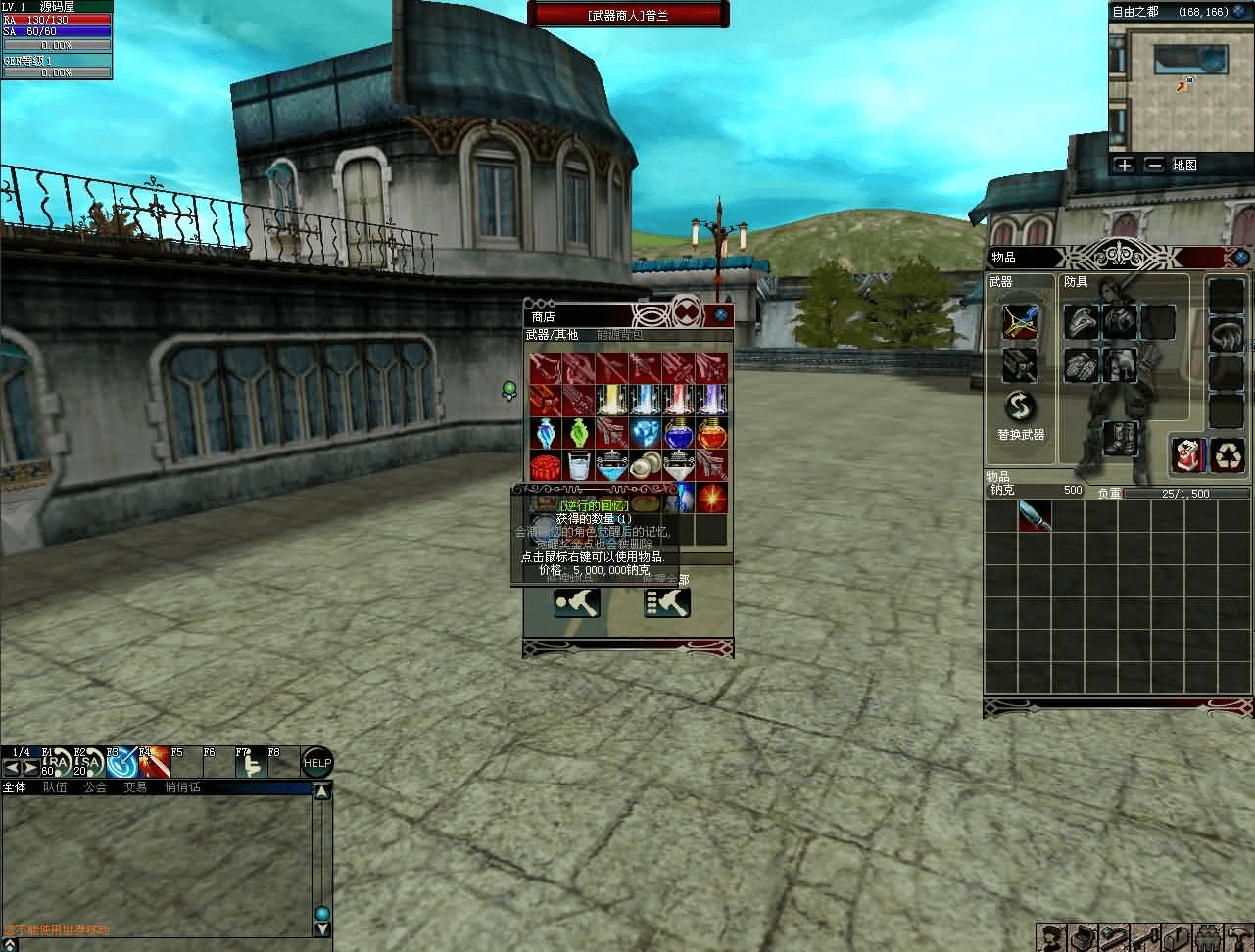Select the blue blade item in the bag
Screen dimensions: 1255x952
[x=1035, y=516]
